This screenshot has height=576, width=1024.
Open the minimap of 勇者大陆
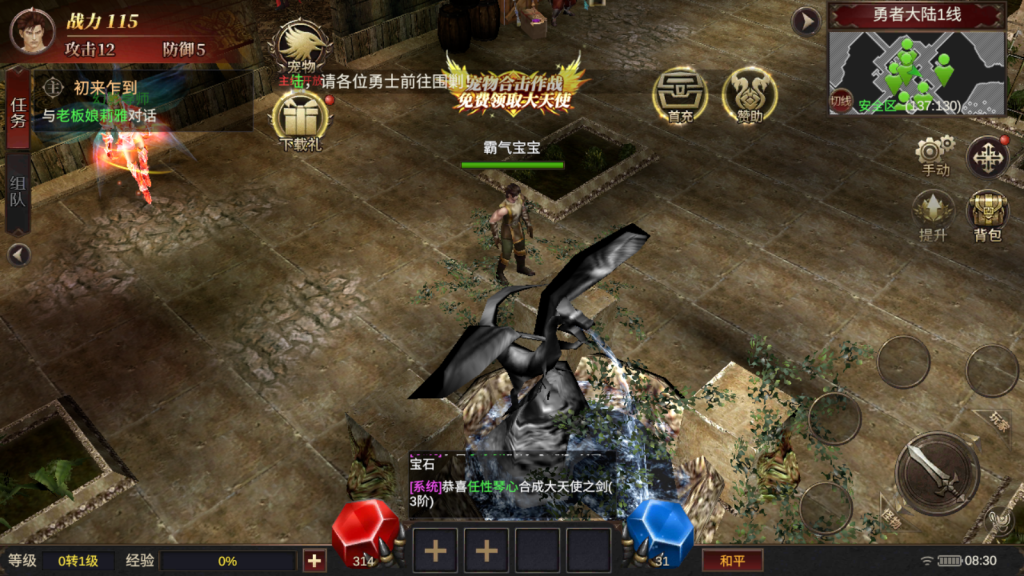[x=915, y=70]
